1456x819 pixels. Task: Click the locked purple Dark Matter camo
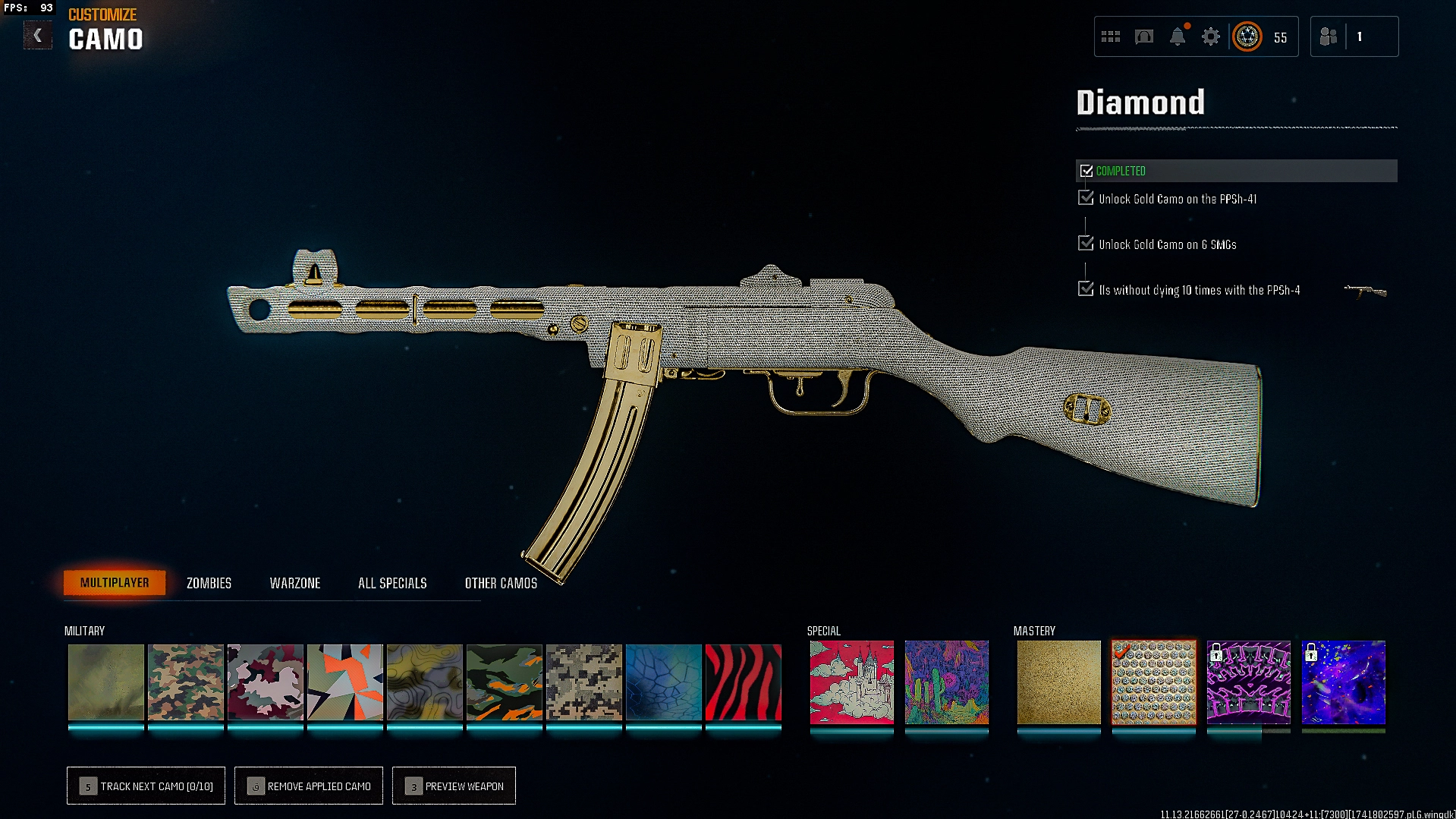point(1343,682)
